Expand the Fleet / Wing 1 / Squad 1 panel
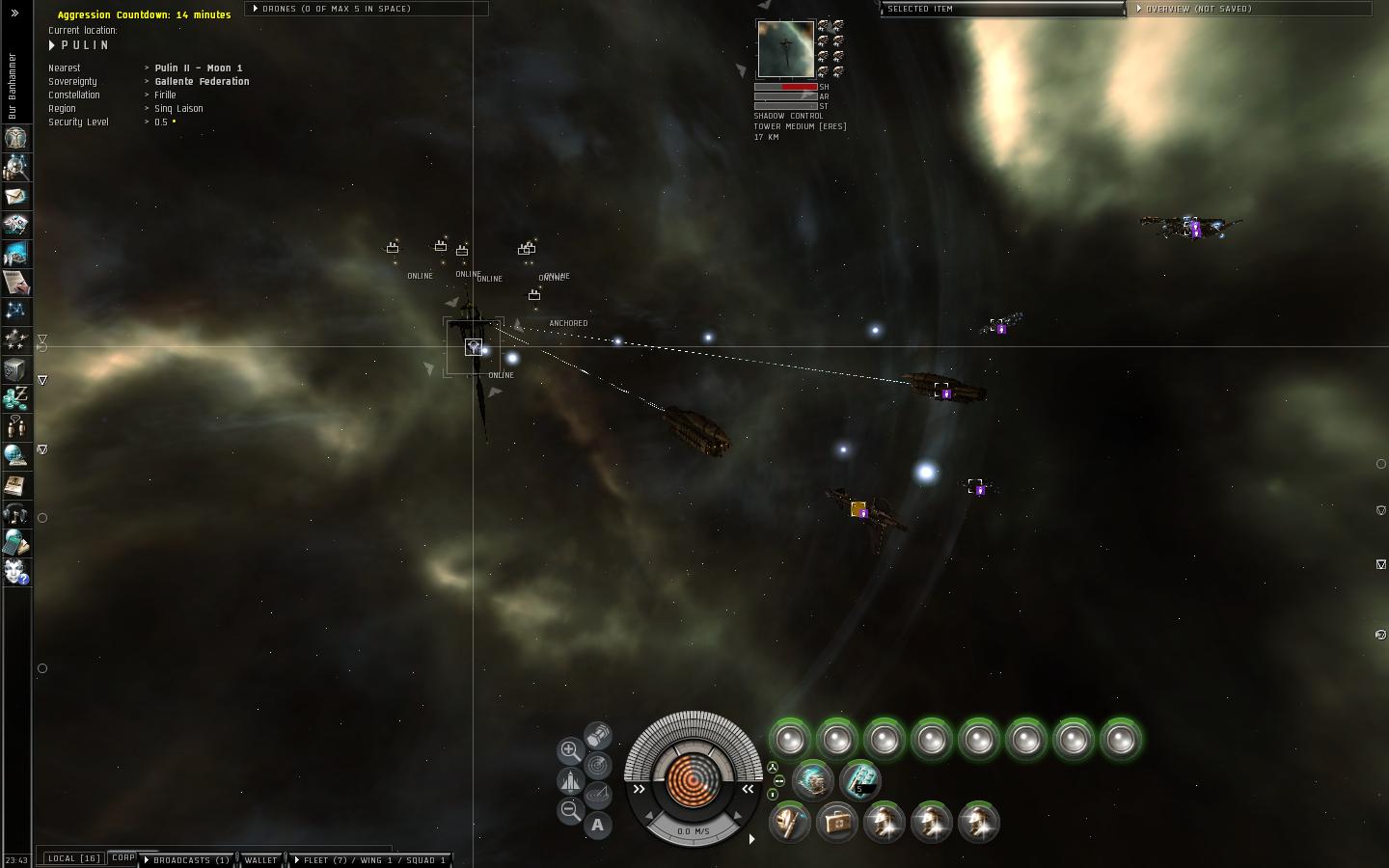1389x868 pixels. tap(371, 859)
